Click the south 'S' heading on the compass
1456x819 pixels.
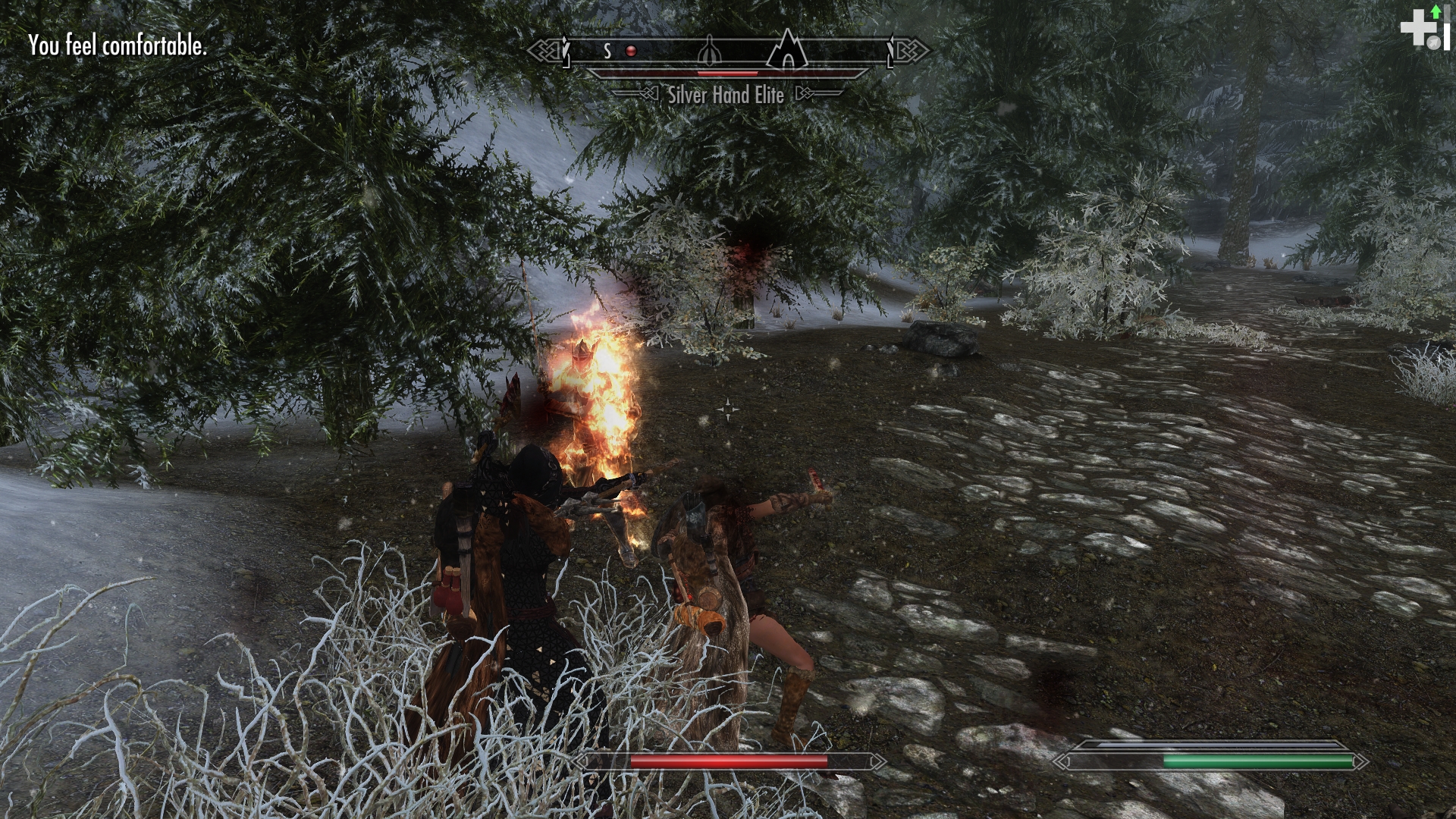pyautogui.click(x=607, y=52)
